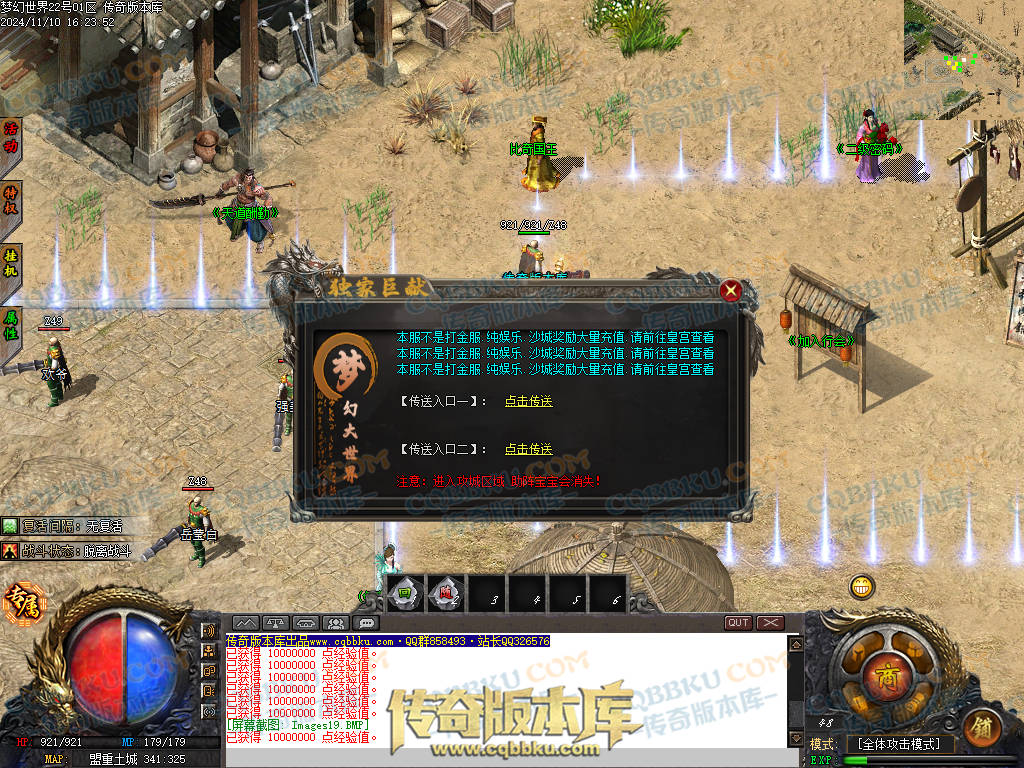Open the 活动 side tab

11,138
